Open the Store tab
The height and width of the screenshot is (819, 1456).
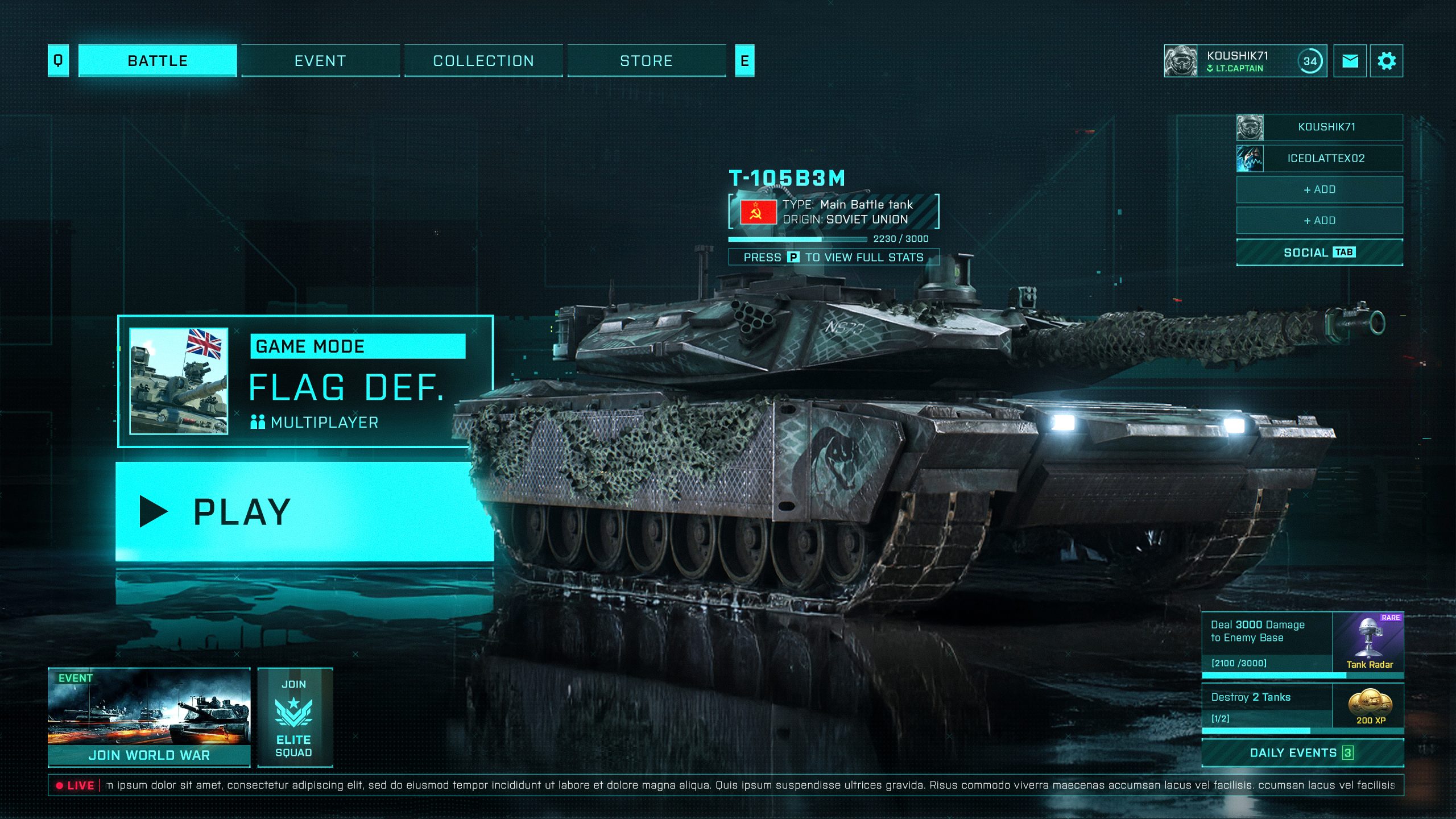point(646,61)
